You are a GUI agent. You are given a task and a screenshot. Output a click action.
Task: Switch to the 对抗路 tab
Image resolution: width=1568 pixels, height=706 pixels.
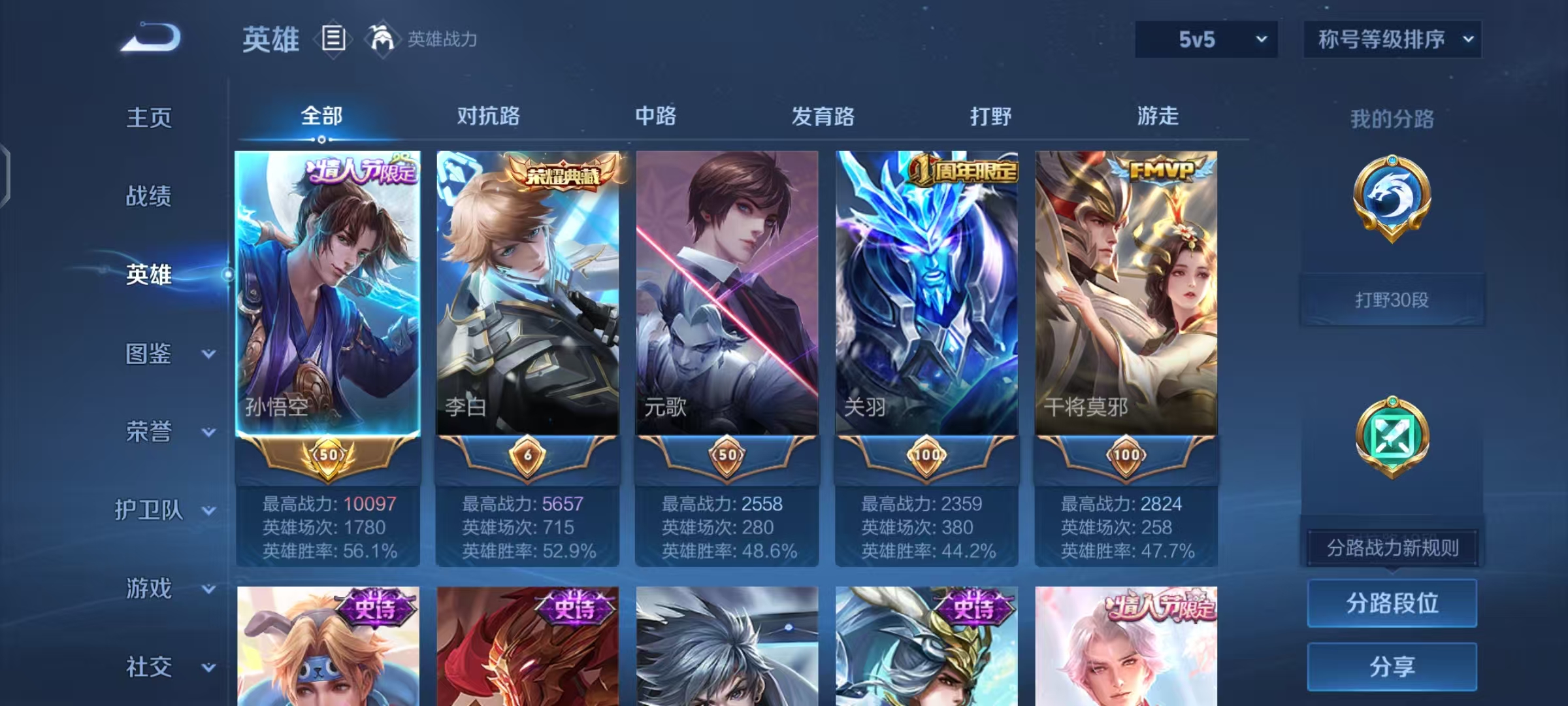pyautogui.click(x=487, y=116)
